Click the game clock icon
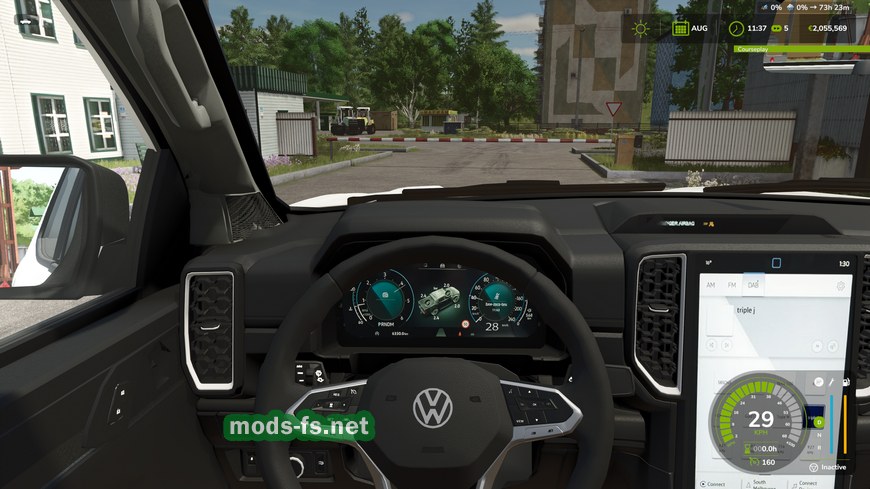Screen dimensions: 870x489 point(736,28)
